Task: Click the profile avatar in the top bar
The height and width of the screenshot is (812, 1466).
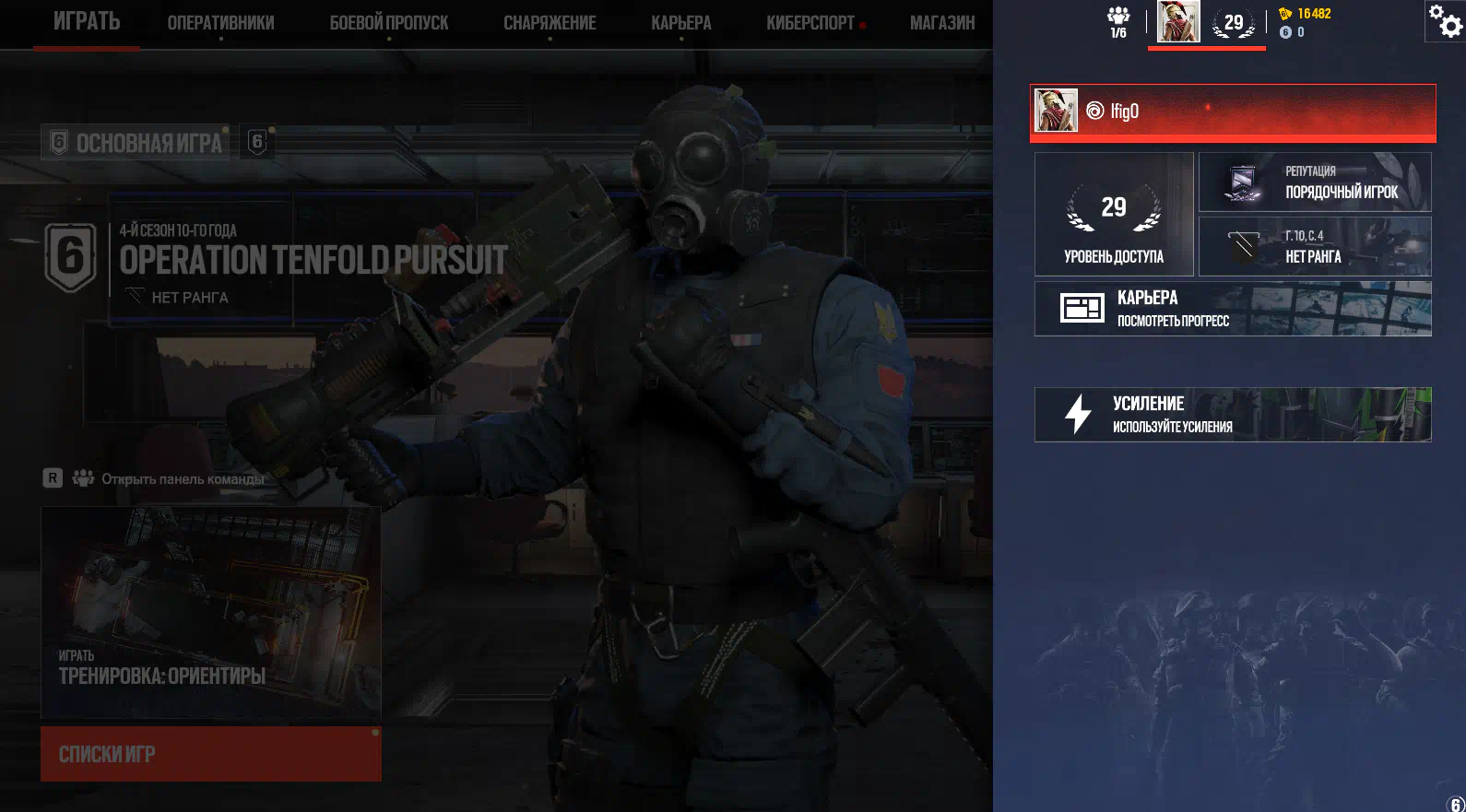Action: (x=1178, y=22)
